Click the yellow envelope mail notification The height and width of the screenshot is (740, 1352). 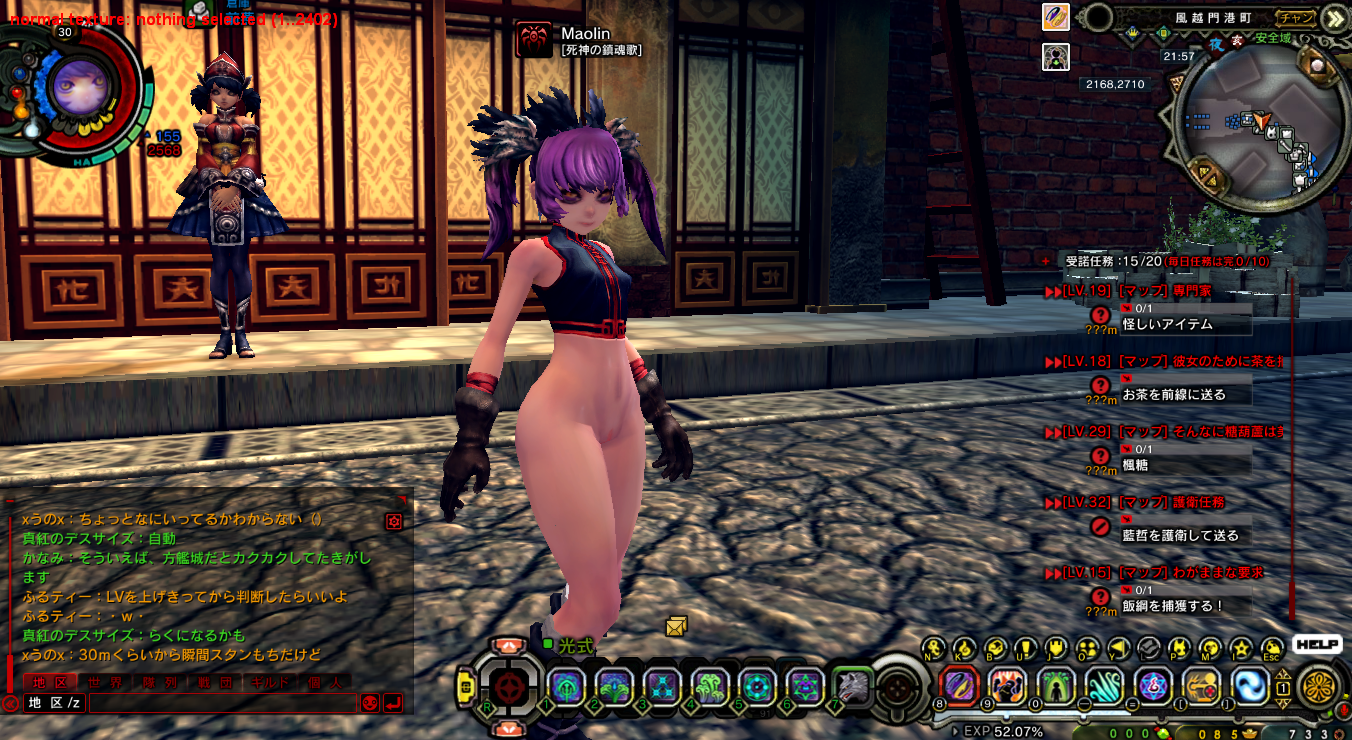[x=677, y=627]
